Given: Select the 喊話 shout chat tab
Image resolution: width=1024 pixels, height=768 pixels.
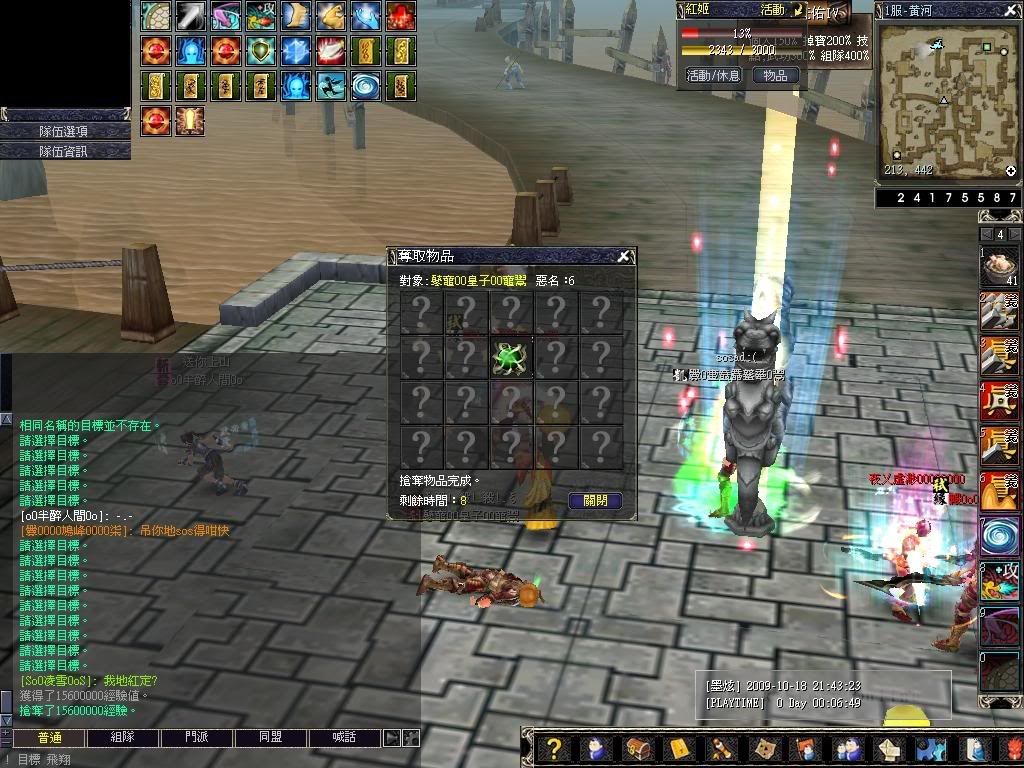Looking at the screenshot, I should [x=344, y=738].
